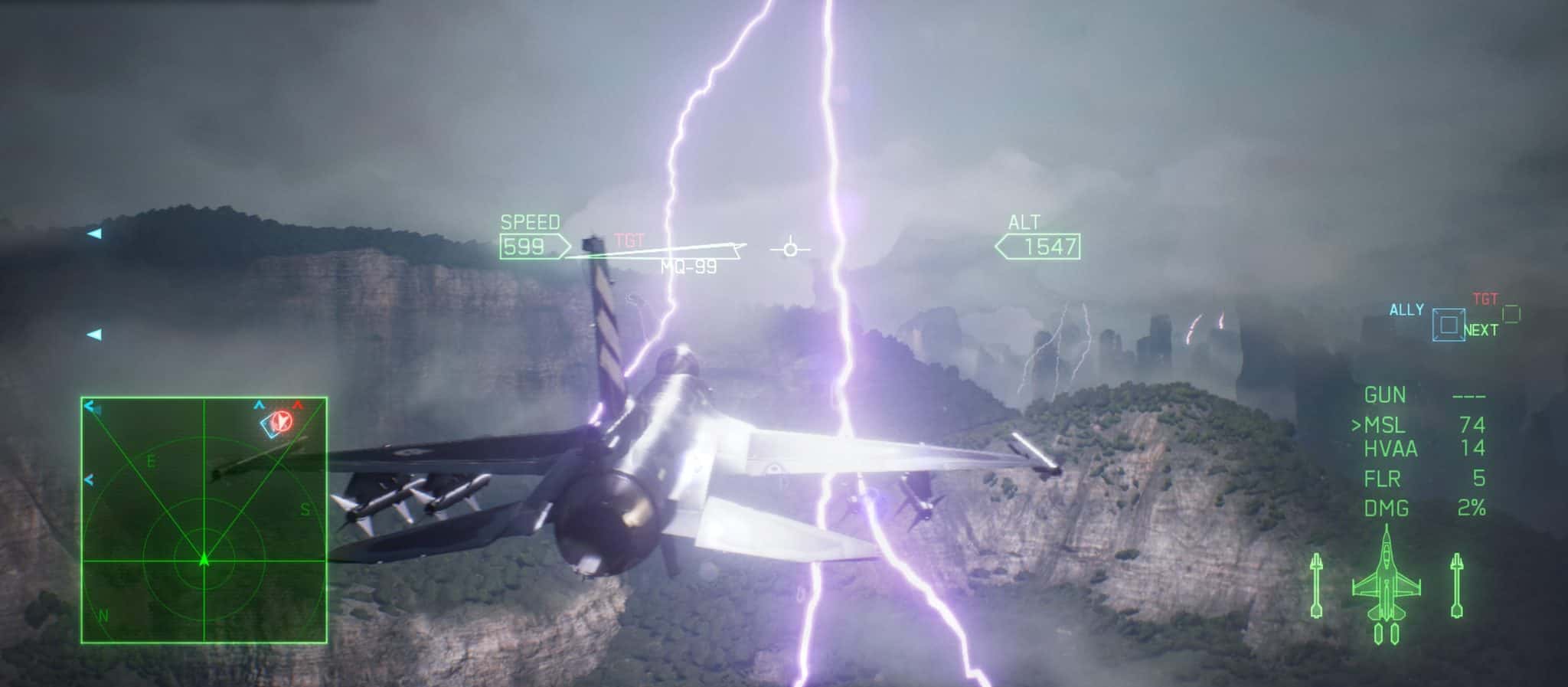Click the MQ-99 target name
Viewport: 1568px width, 687px height.
[x=688, y=267]
